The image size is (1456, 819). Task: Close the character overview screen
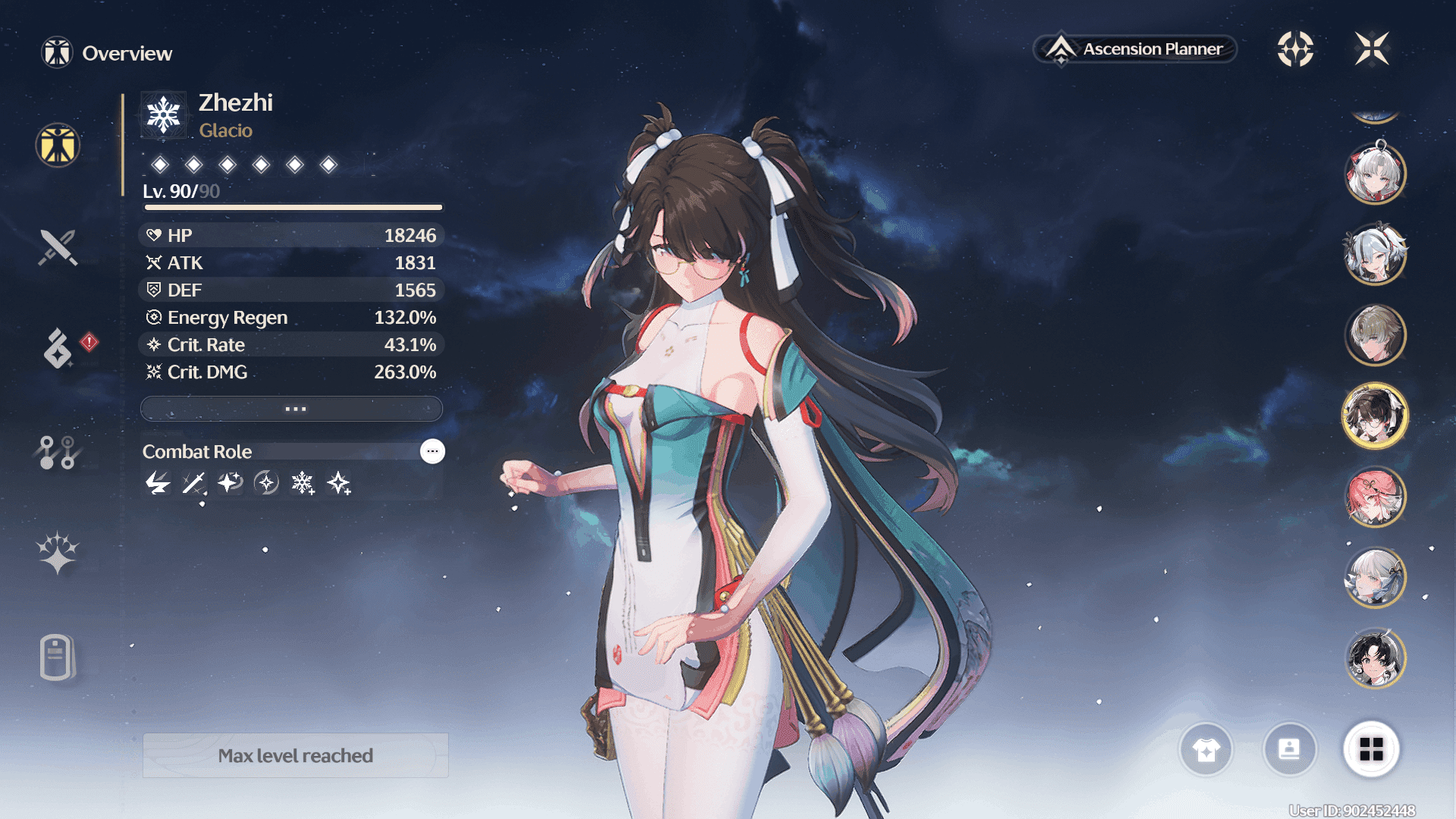click(x=1372, y=49)
